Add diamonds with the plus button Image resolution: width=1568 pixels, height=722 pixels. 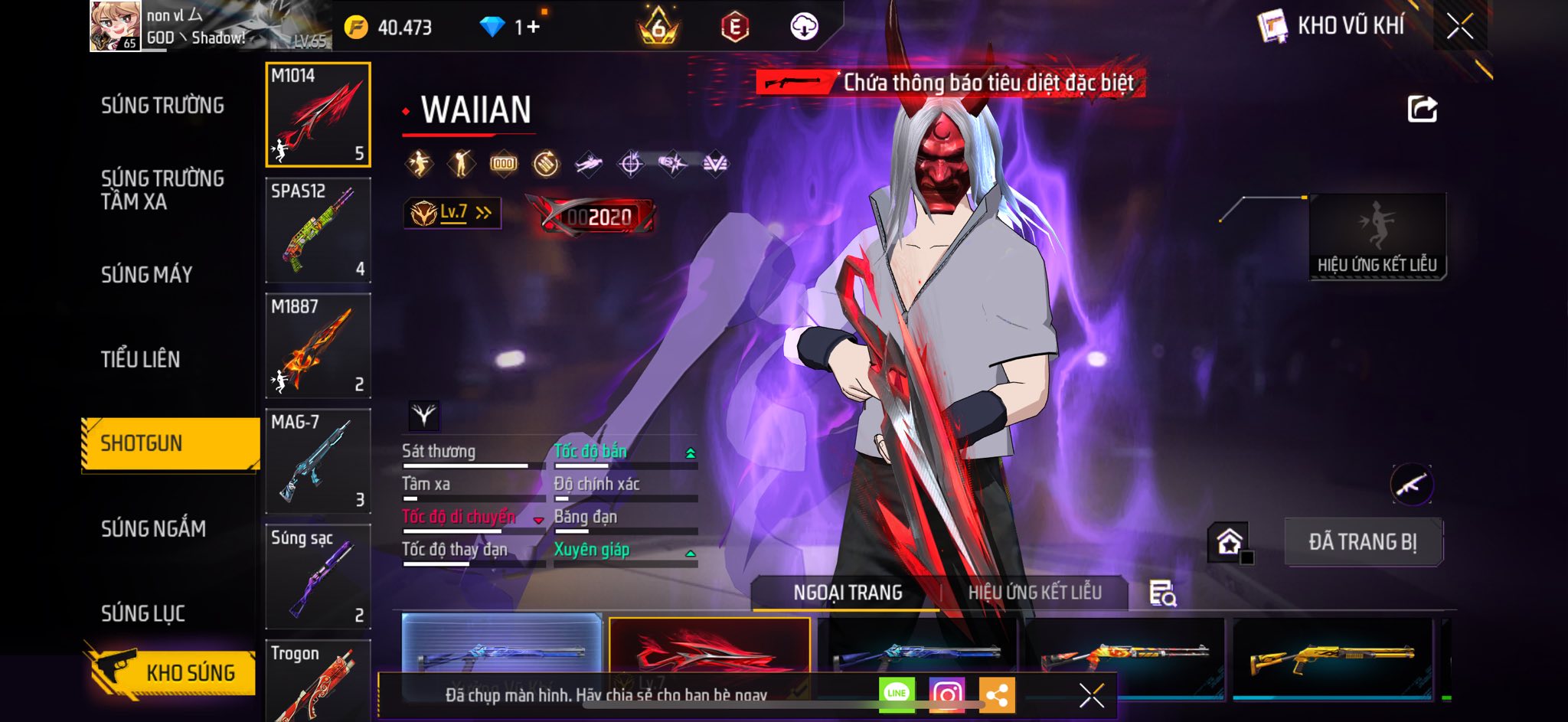(x=532, y=28)
